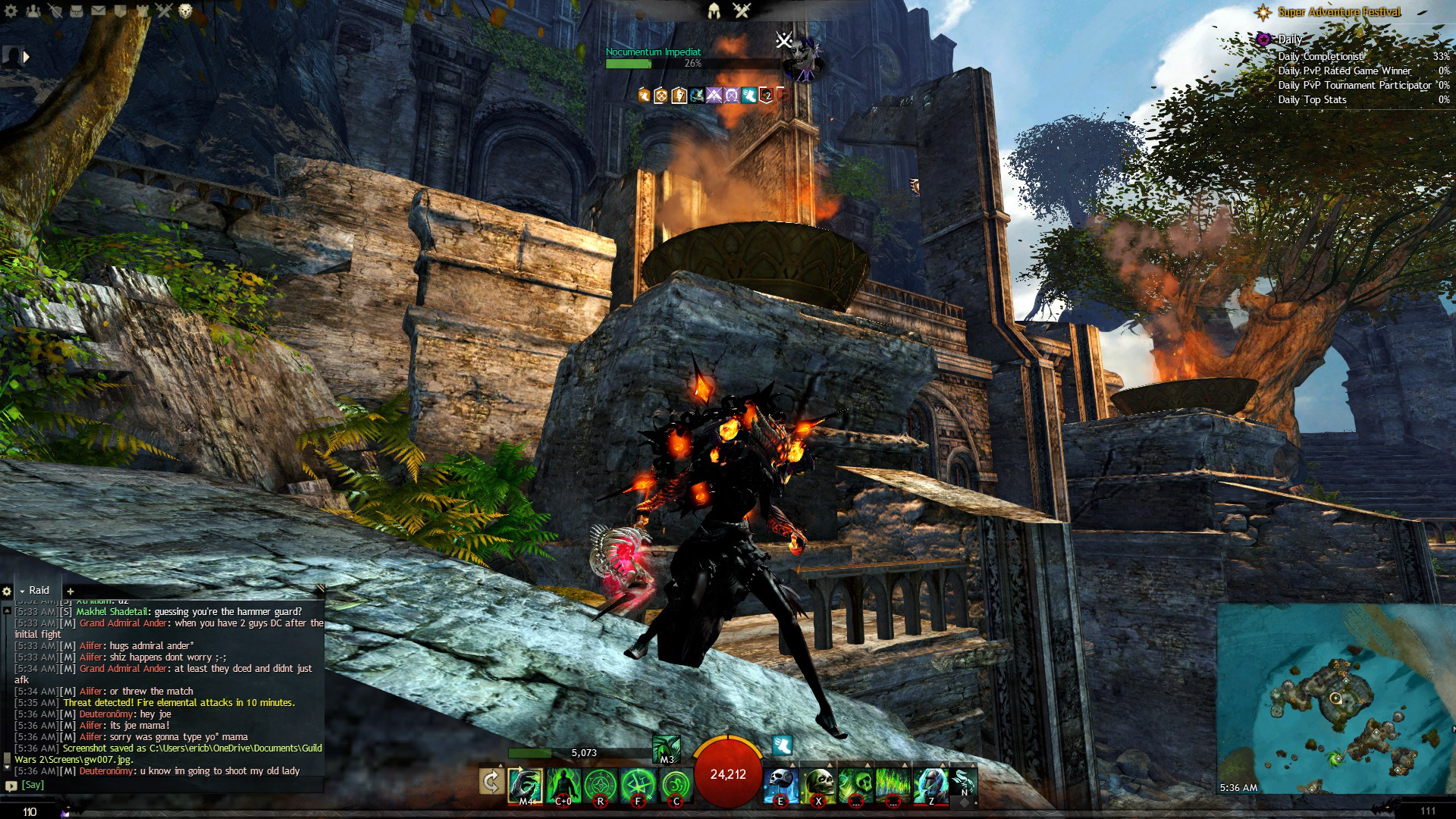Viewport: 1456px width, 819px height.
Task: Click the minimap in the corner
Action: coord(1335,698)
